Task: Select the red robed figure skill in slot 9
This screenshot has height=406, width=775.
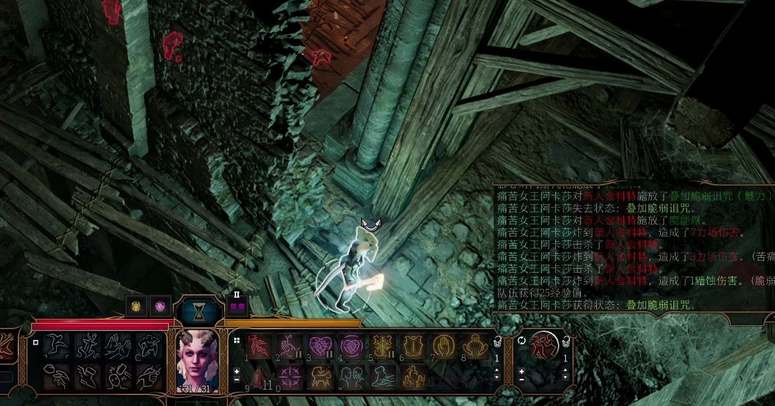Action: pyautogui.click(x=260, y=376)
